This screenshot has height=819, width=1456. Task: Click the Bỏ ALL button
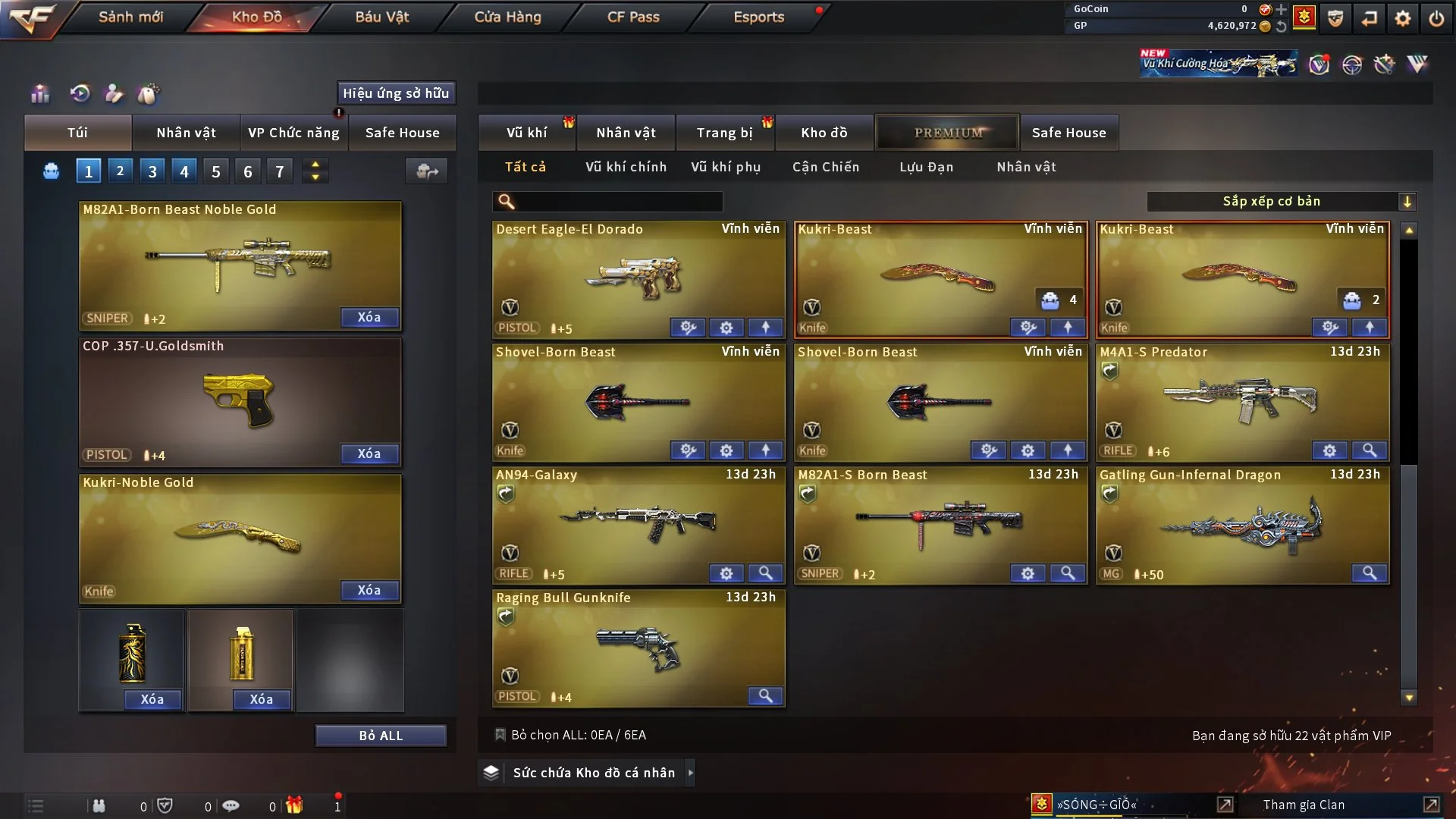(381, 736)
